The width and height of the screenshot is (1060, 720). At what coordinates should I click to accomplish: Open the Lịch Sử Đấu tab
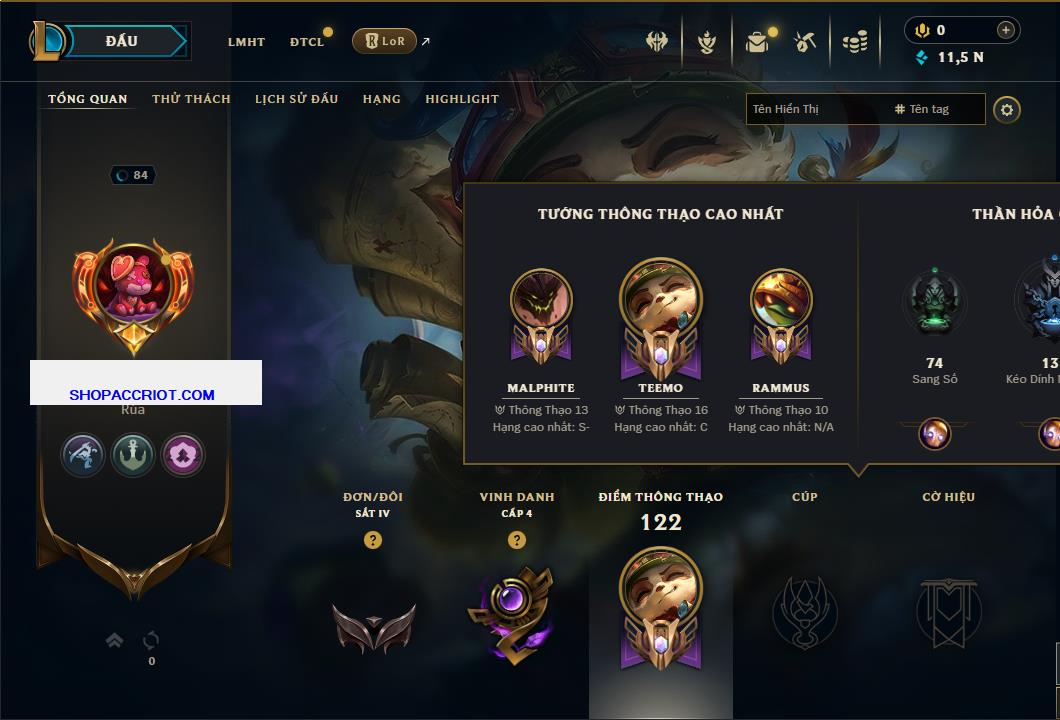point(296,99)
